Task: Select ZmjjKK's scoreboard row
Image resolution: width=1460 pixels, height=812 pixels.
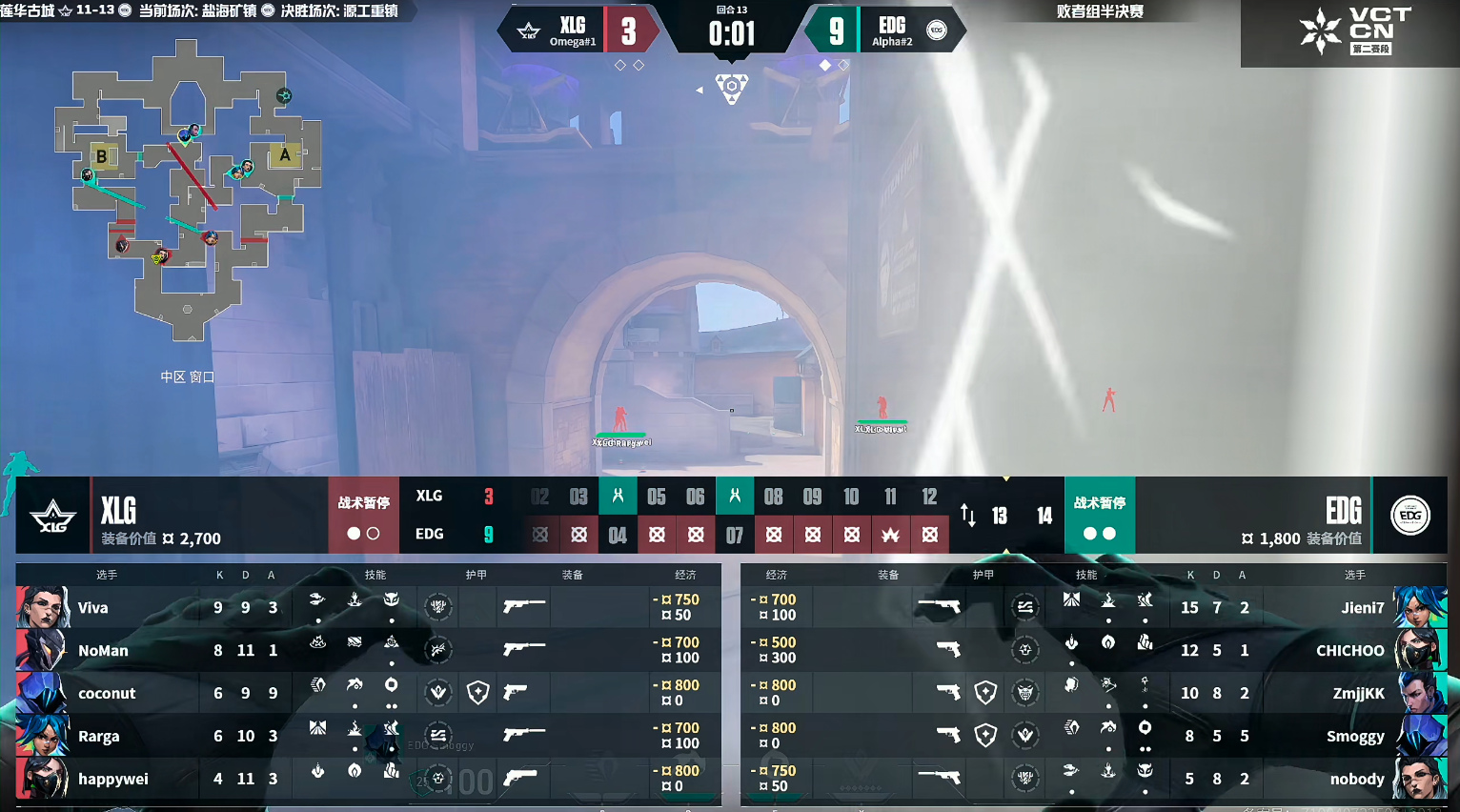Action: coord(1093,693)
